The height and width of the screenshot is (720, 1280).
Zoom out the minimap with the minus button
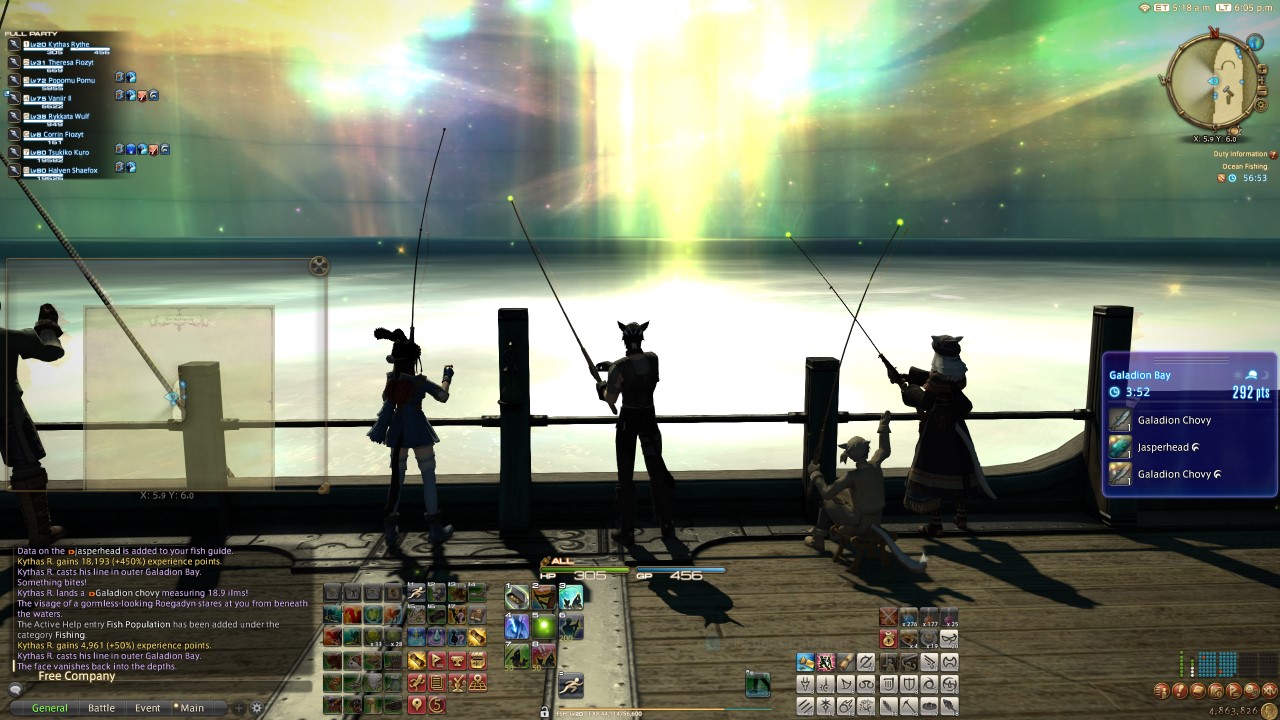1262,90
